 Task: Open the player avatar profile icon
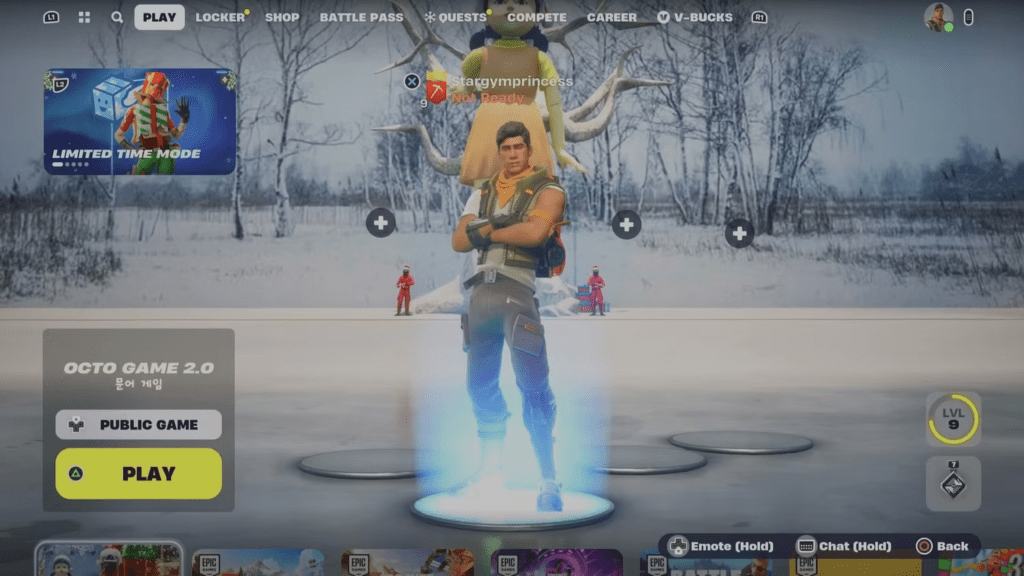click(x=938, y=17)
